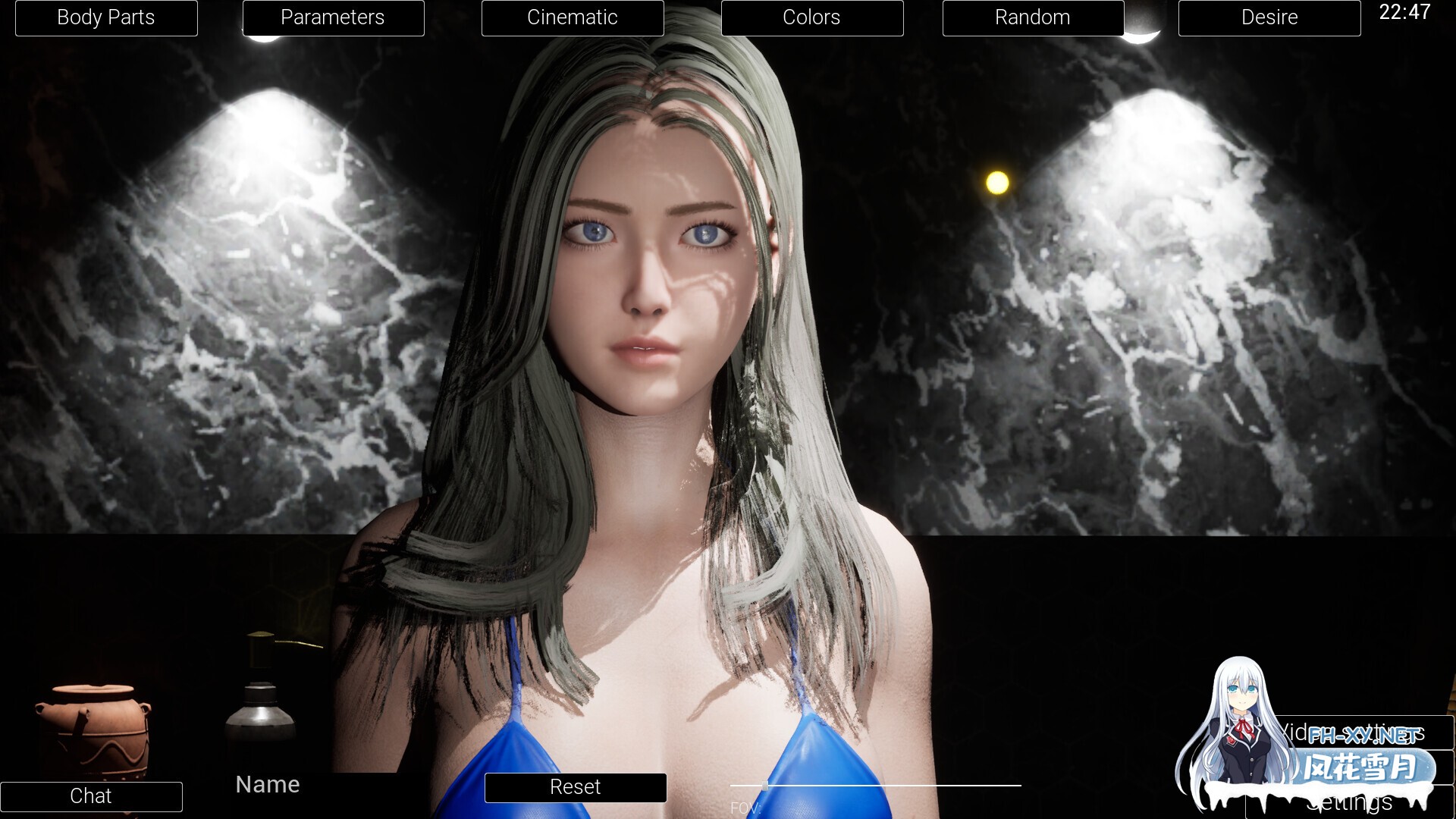Click the yellow light orb
This screenshot has width=1456, height=819.
[996, 180]
